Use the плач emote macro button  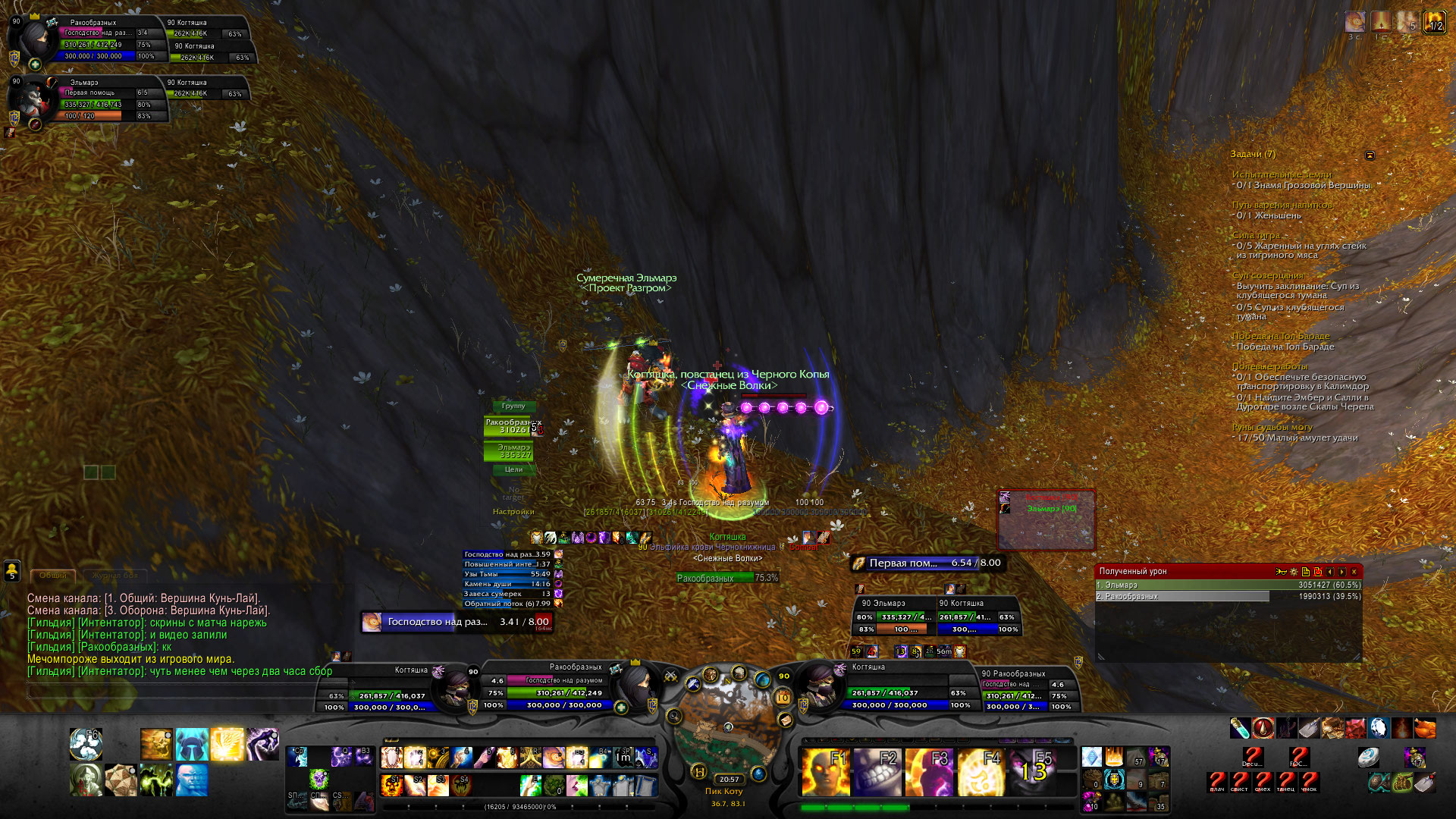1217,782
